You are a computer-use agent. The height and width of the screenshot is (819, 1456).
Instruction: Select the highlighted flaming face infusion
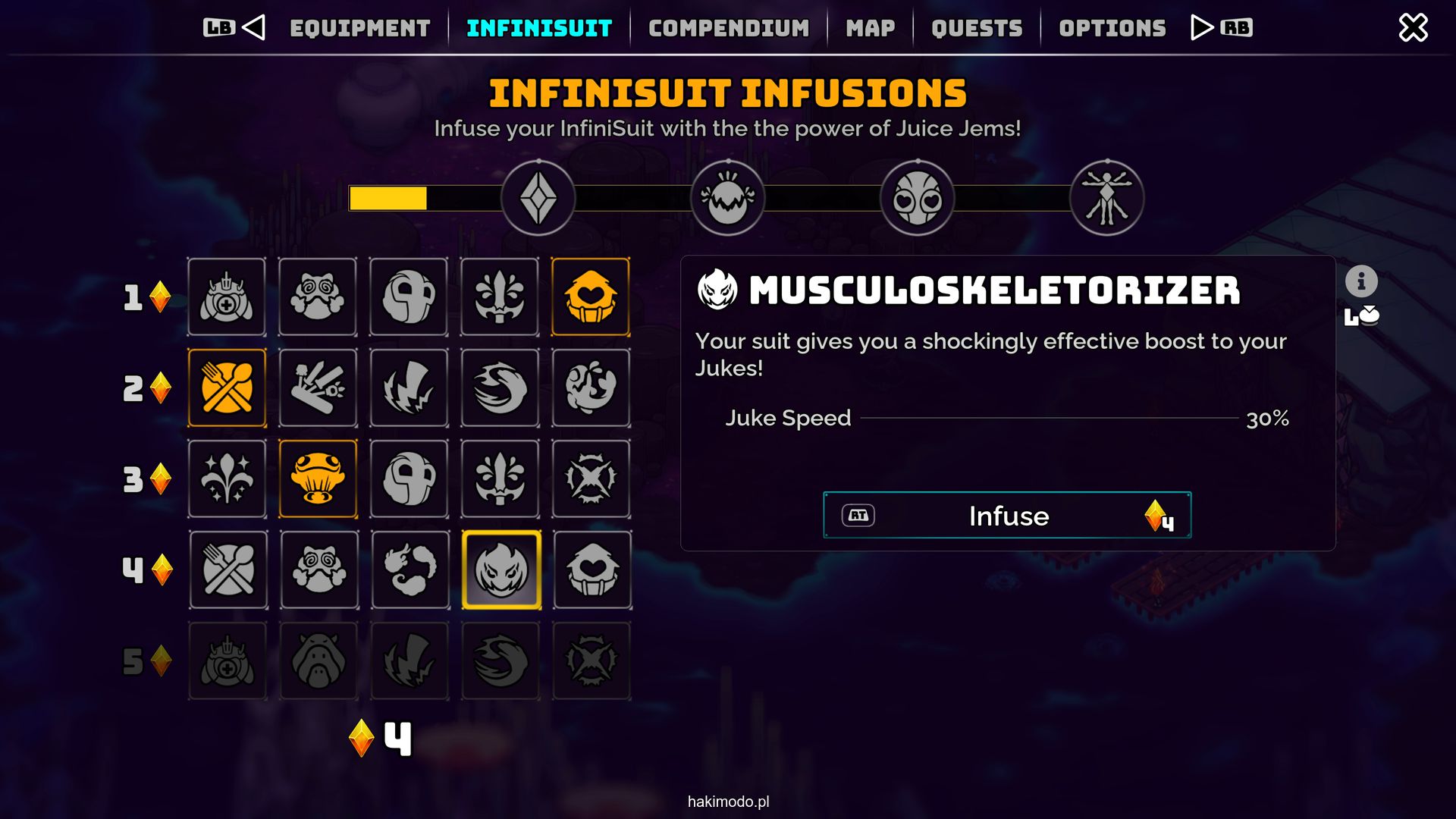501,570
